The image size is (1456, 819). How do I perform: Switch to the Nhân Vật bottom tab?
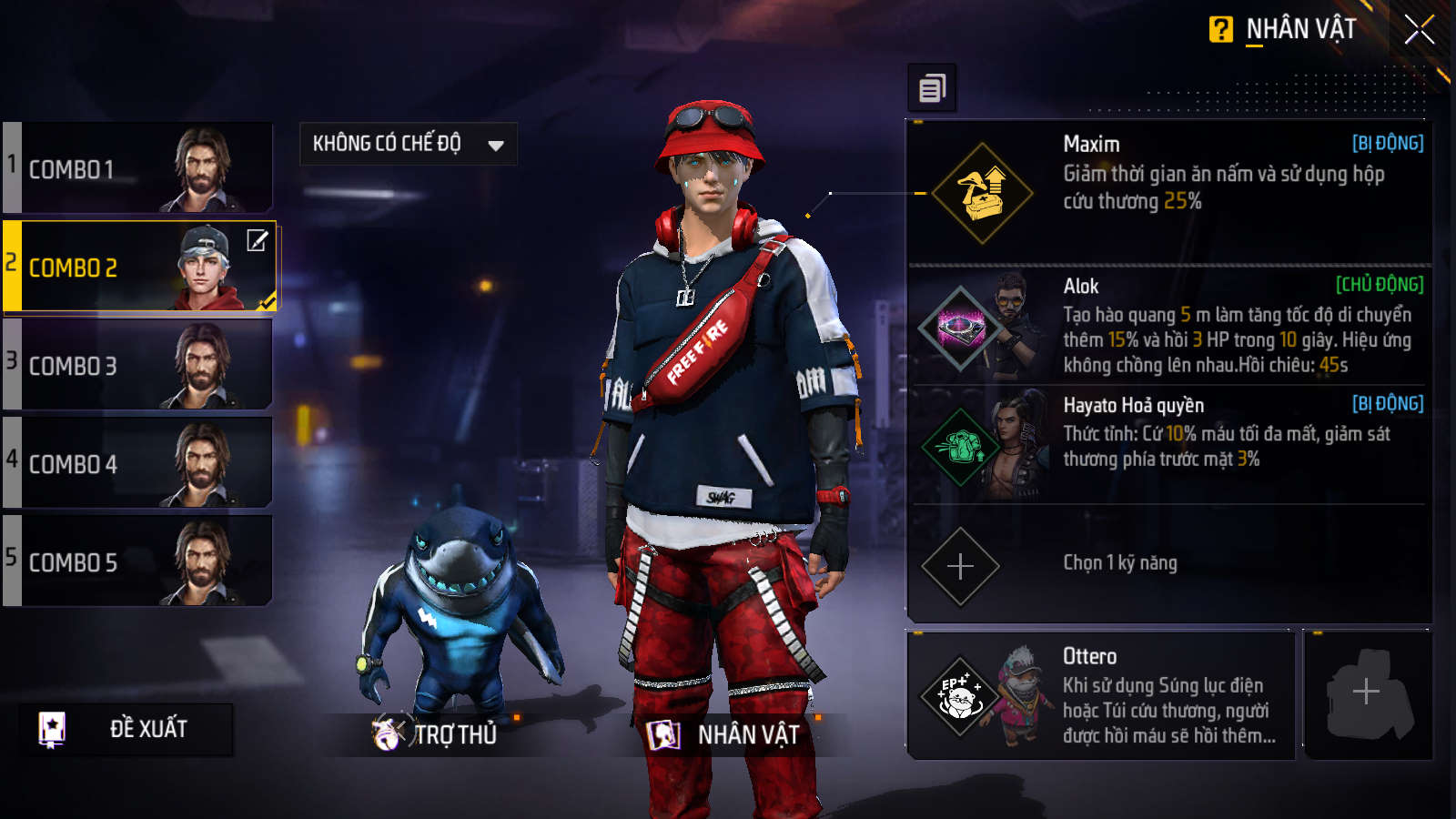click(724, 734)
